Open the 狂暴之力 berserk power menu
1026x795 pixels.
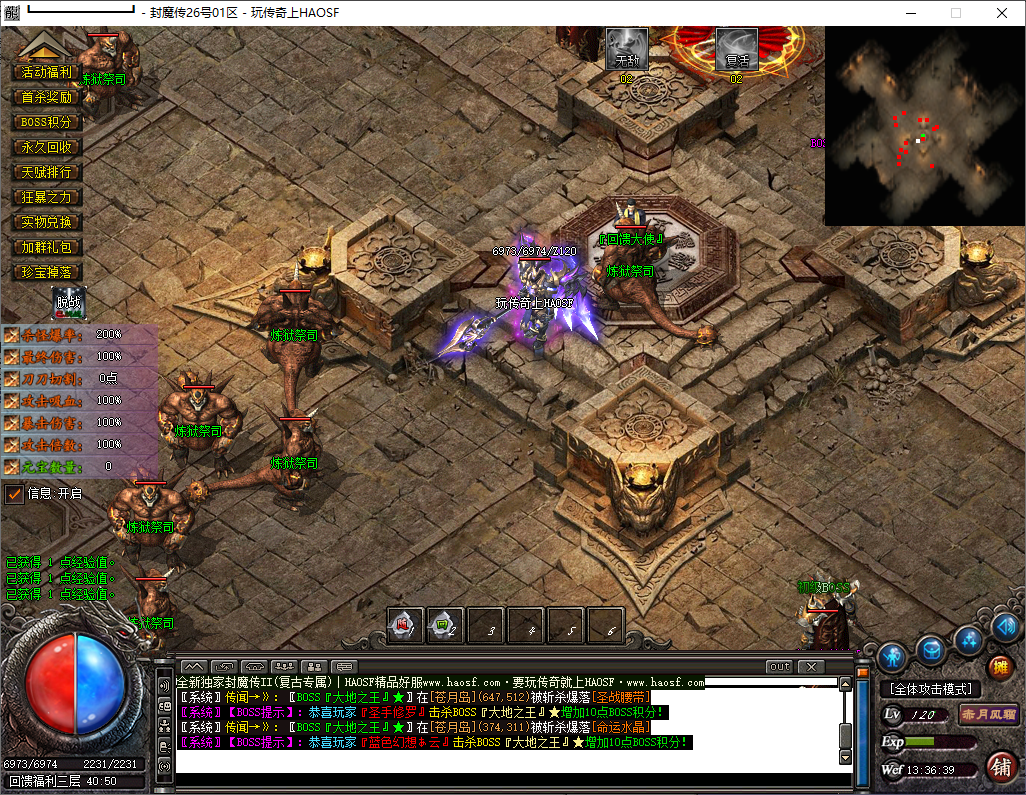pos(47,197)
